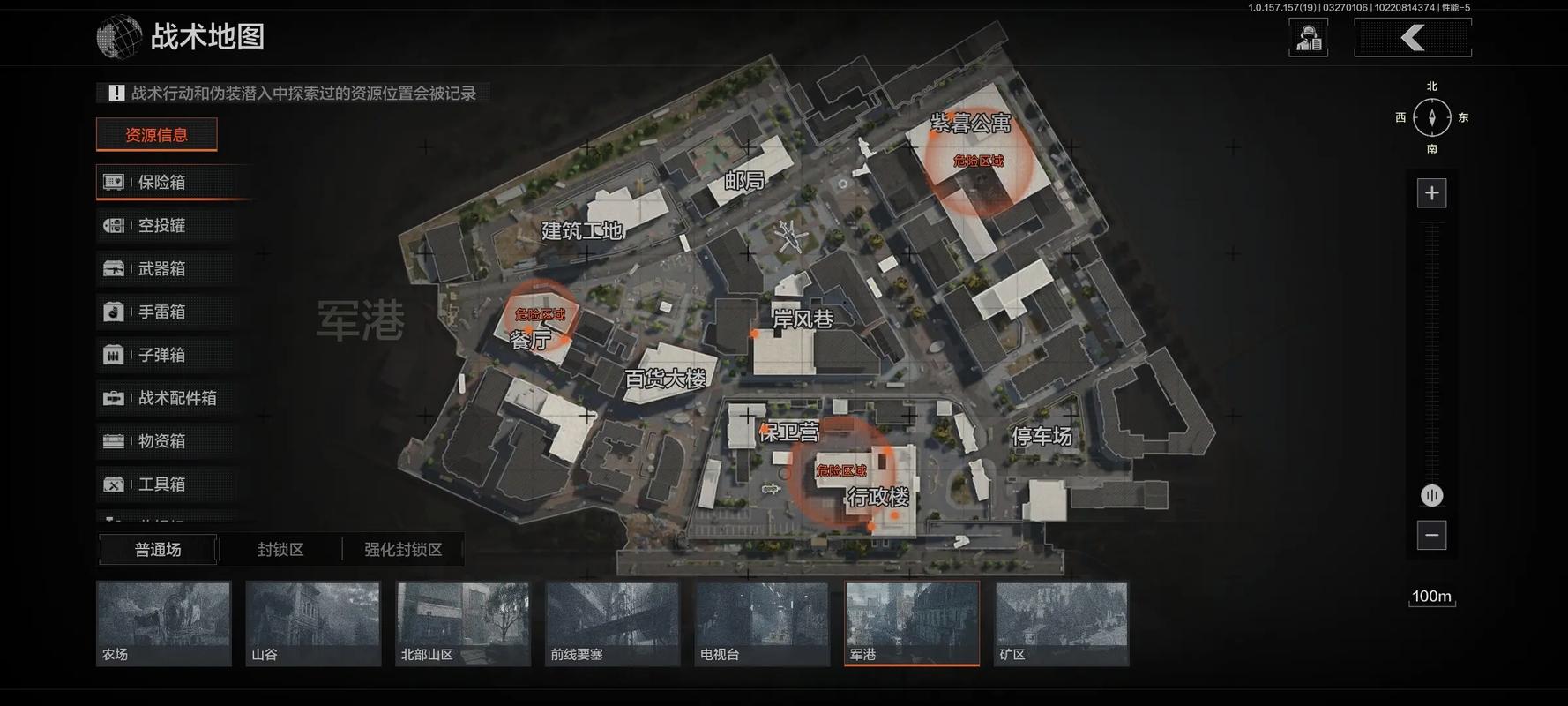Switch to the 普通场 difficulty tab
This screenshot has width=1568, height=706.
pos(158,550)
